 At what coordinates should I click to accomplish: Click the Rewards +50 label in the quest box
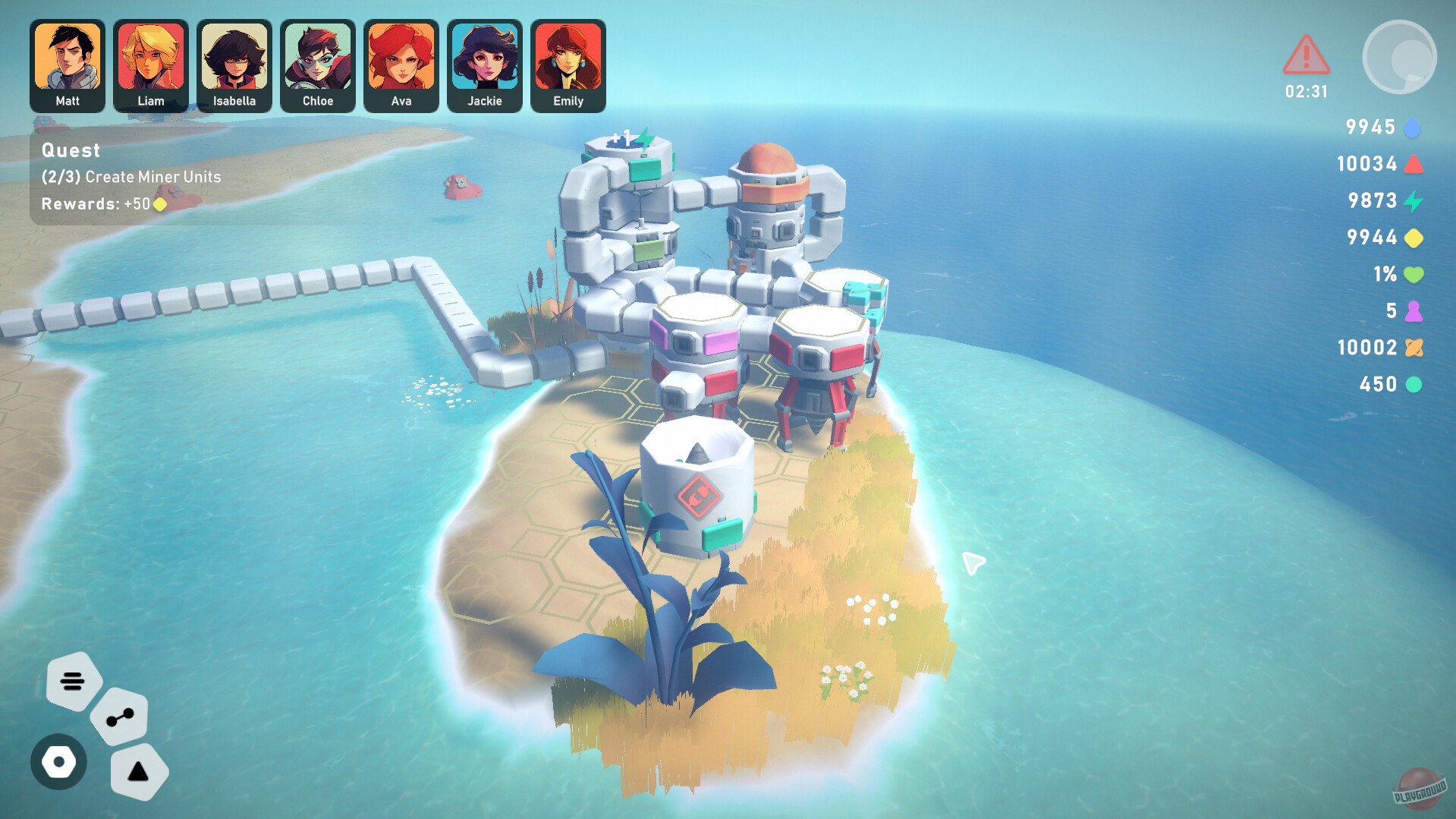pyautogui.click(x=100, y=203)
